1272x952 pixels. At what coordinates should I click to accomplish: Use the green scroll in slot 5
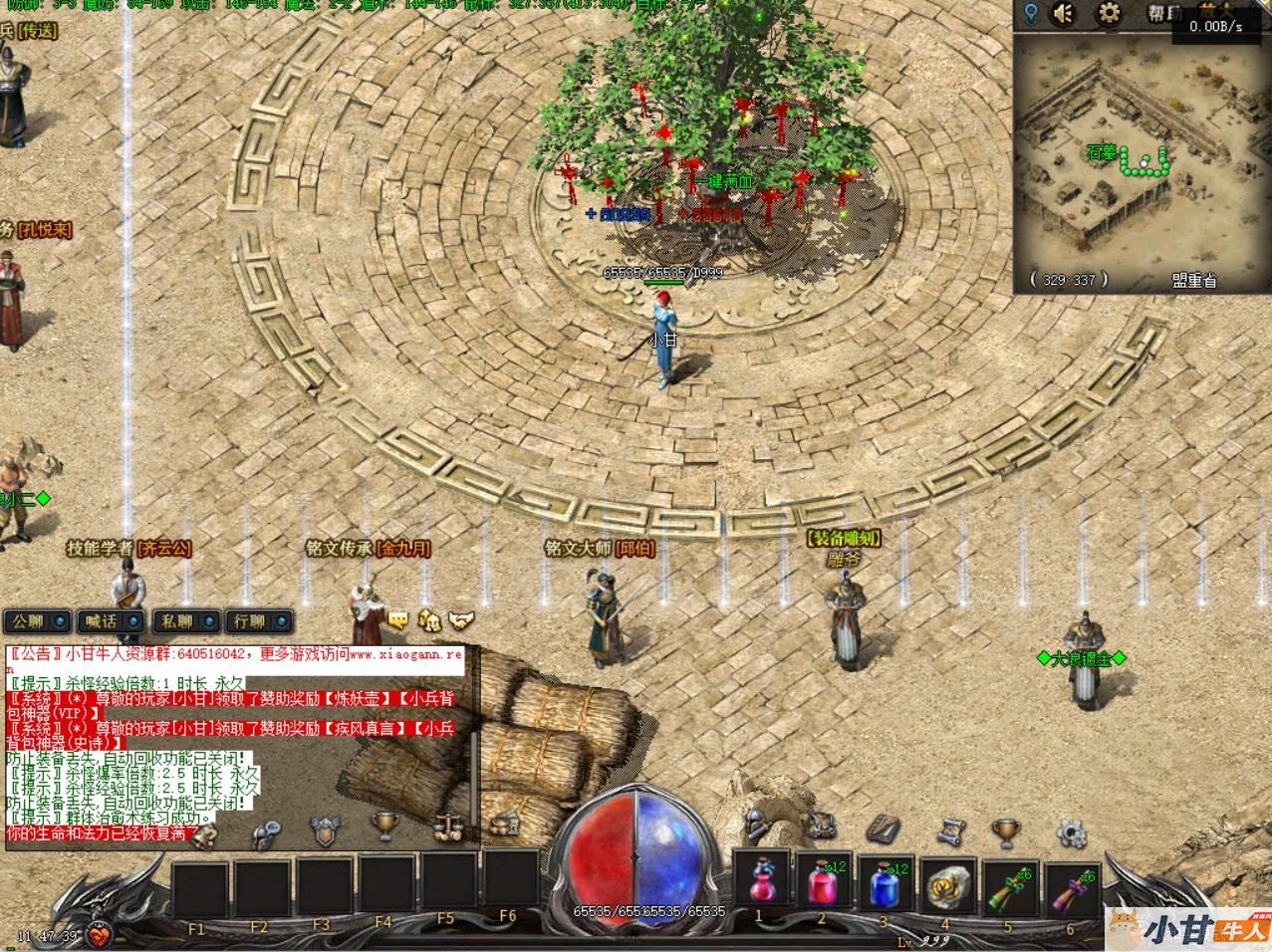point(1008,880)
